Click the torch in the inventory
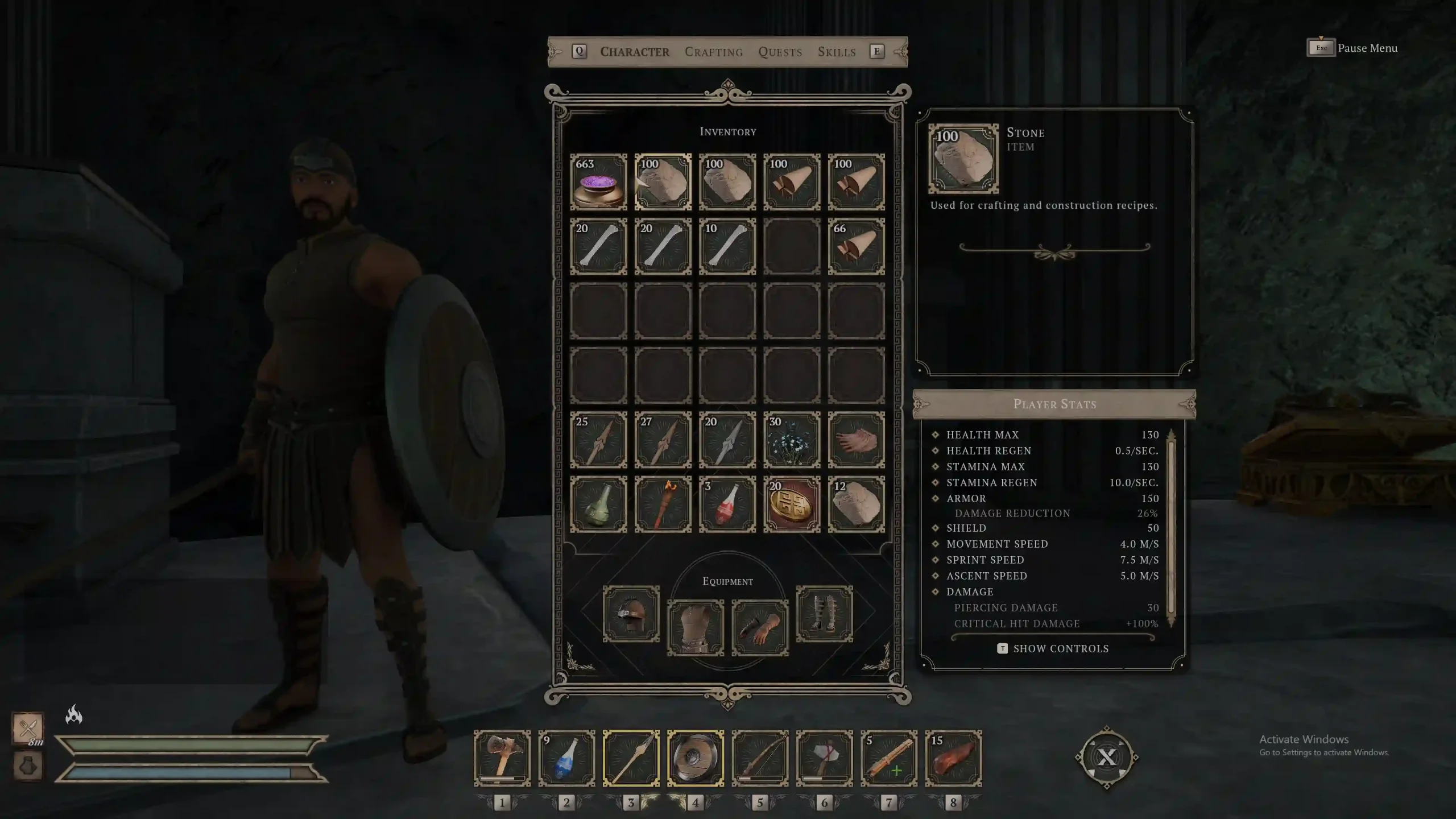 (x=663, y=504)
